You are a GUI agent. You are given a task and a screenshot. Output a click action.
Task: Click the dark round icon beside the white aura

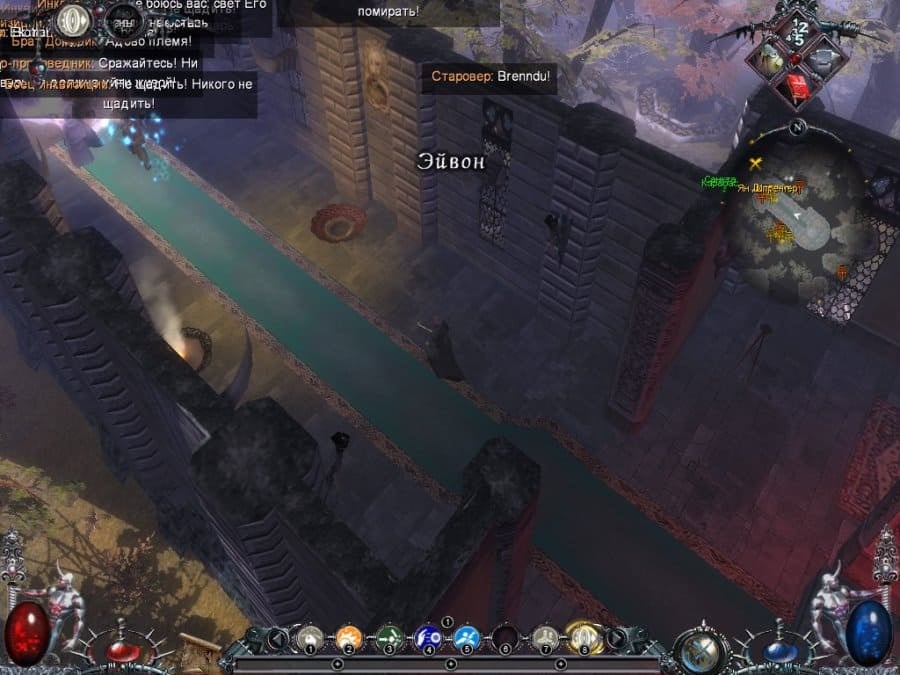(123, 19)
